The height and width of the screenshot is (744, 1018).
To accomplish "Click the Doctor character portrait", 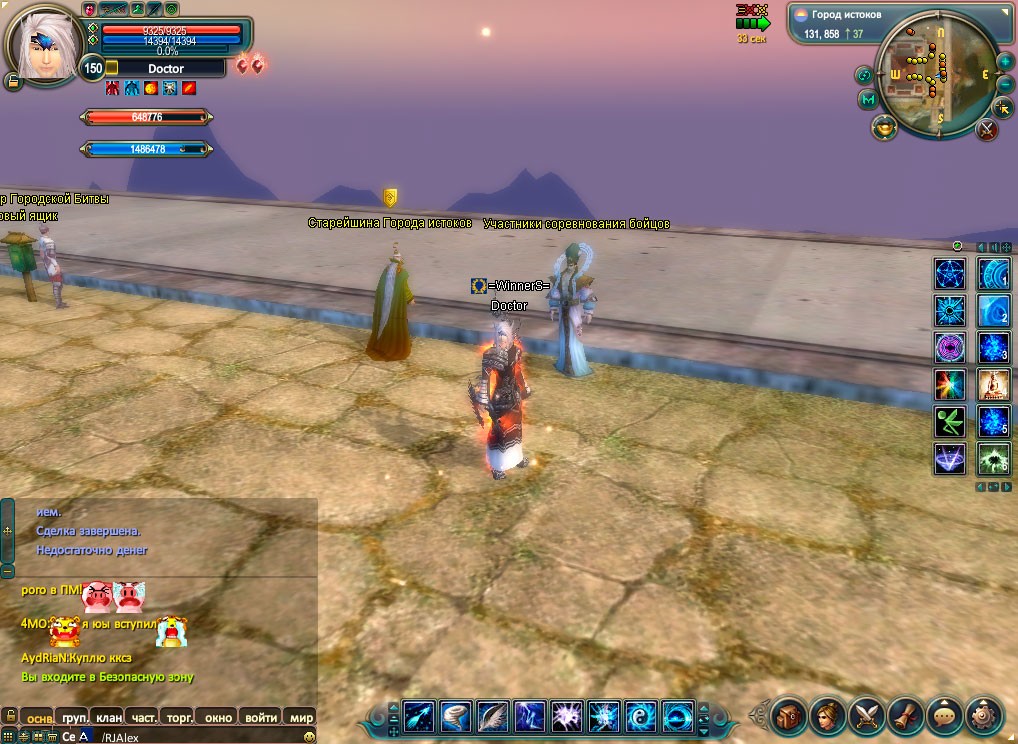I will click(42, 44).
